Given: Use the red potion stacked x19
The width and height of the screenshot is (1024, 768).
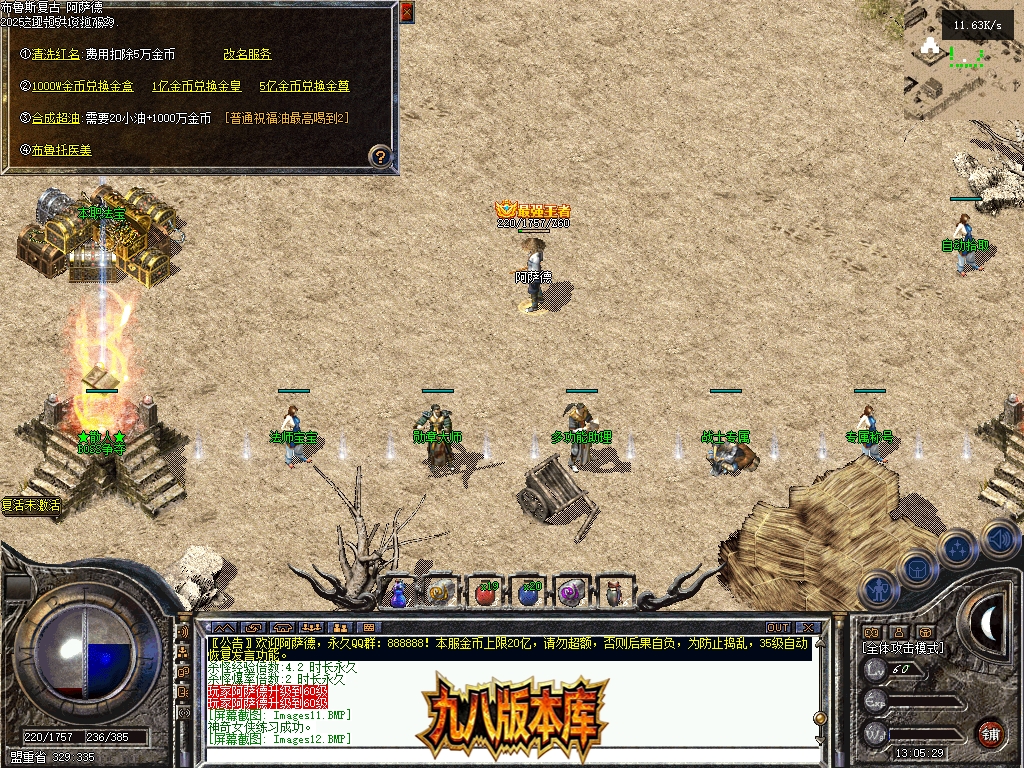Looking at the screenshot, I should tap(485, 592).
